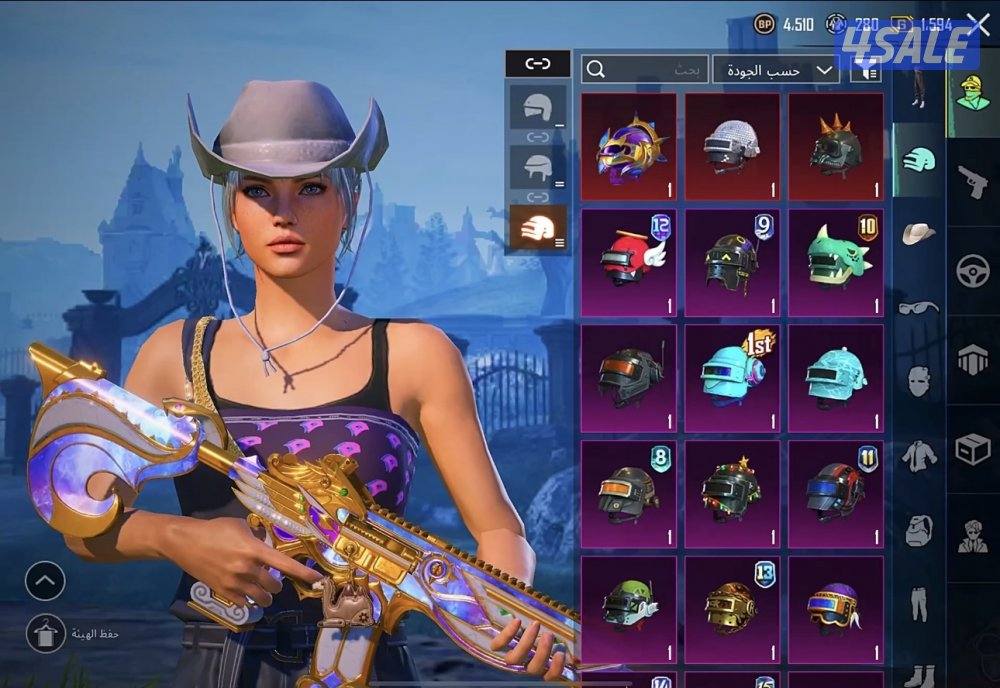Close the inventory screen with the X
Screen dimensions: 1000x688
977,26
